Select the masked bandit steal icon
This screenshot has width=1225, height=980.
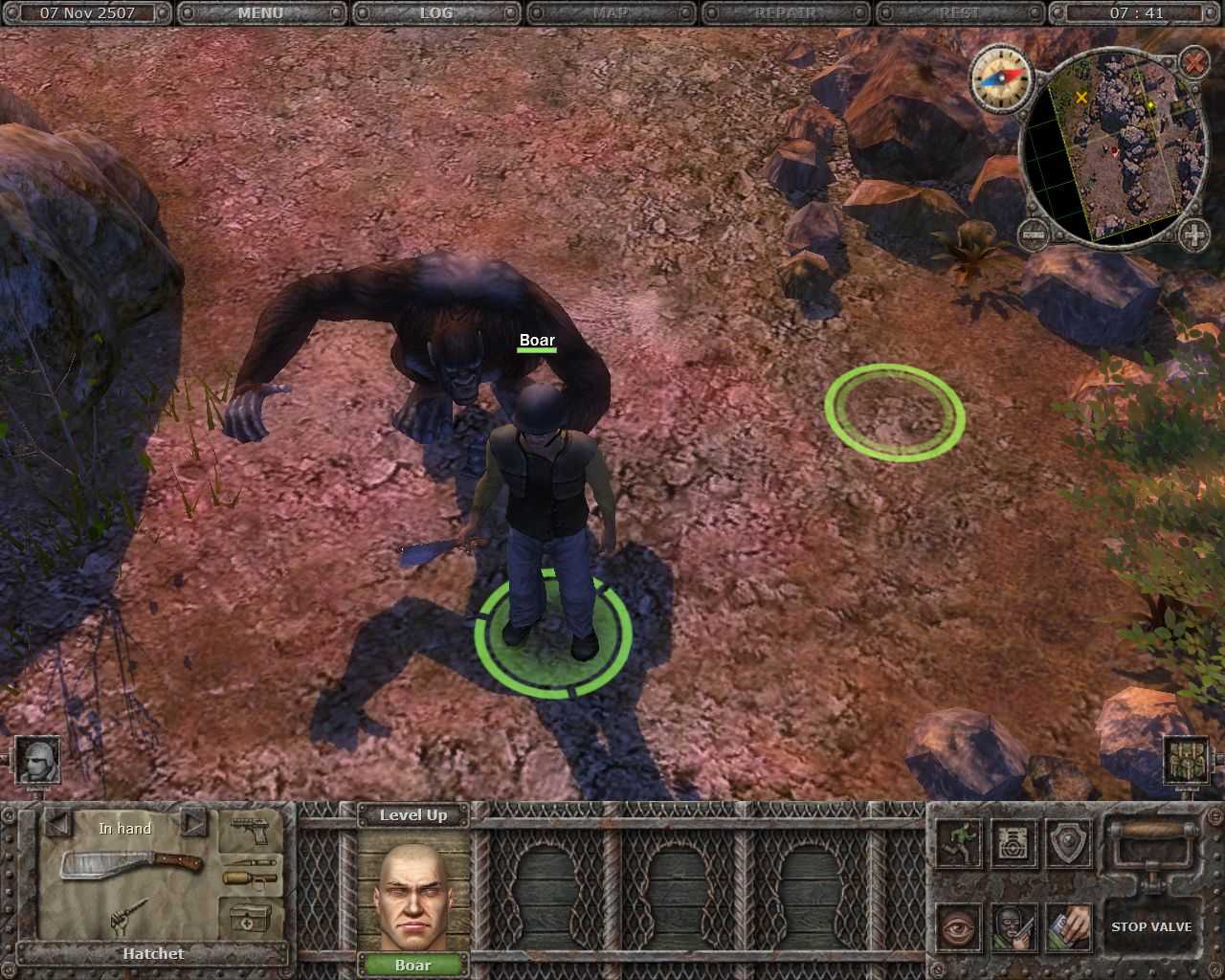tap(1014, 927)
